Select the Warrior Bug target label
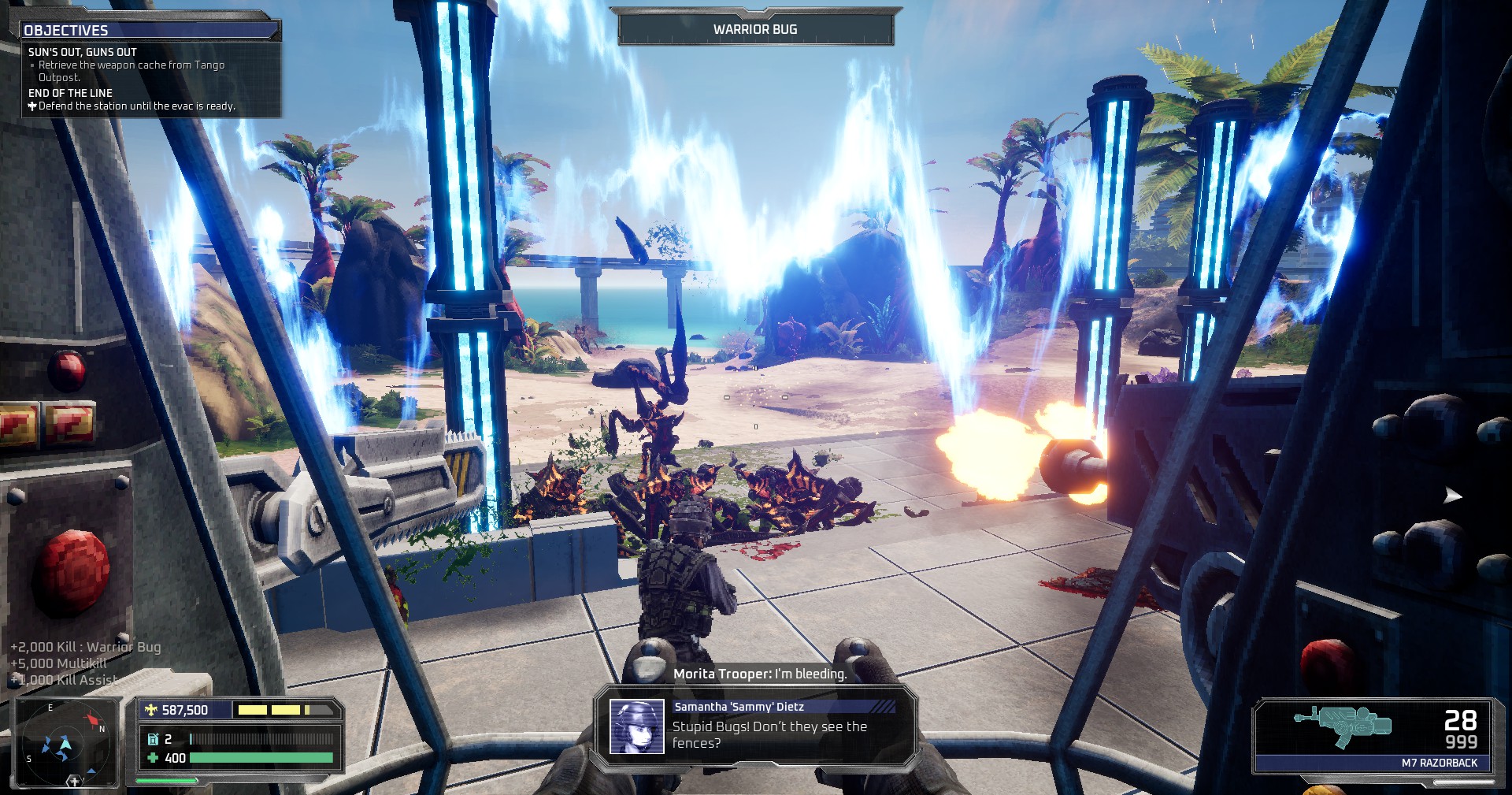Image resolution: width=1512 pixels, height=795 pixels. pyautogui.click(x=755, y=29)
